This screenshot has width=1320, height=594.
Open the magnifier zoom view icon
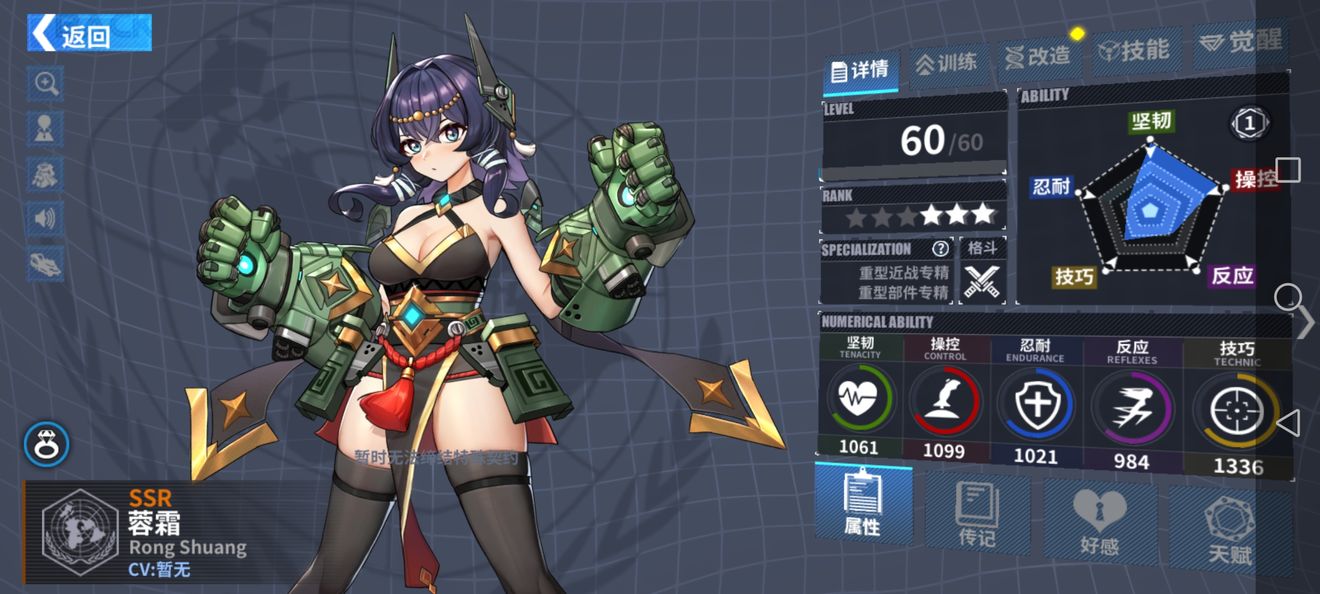click(46, 84)
